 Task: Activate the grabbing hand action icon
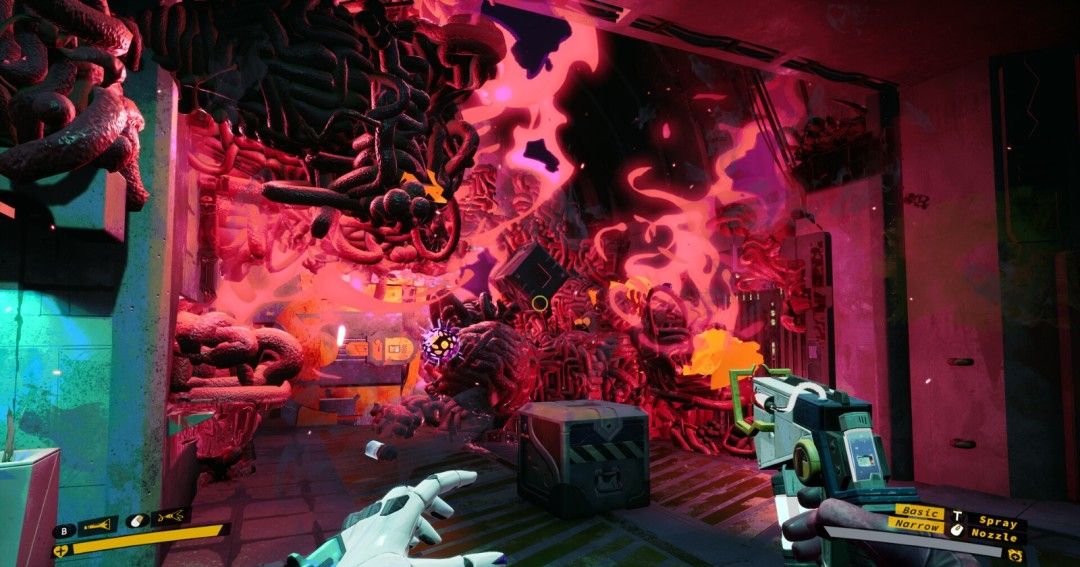(x=171, y=517)
